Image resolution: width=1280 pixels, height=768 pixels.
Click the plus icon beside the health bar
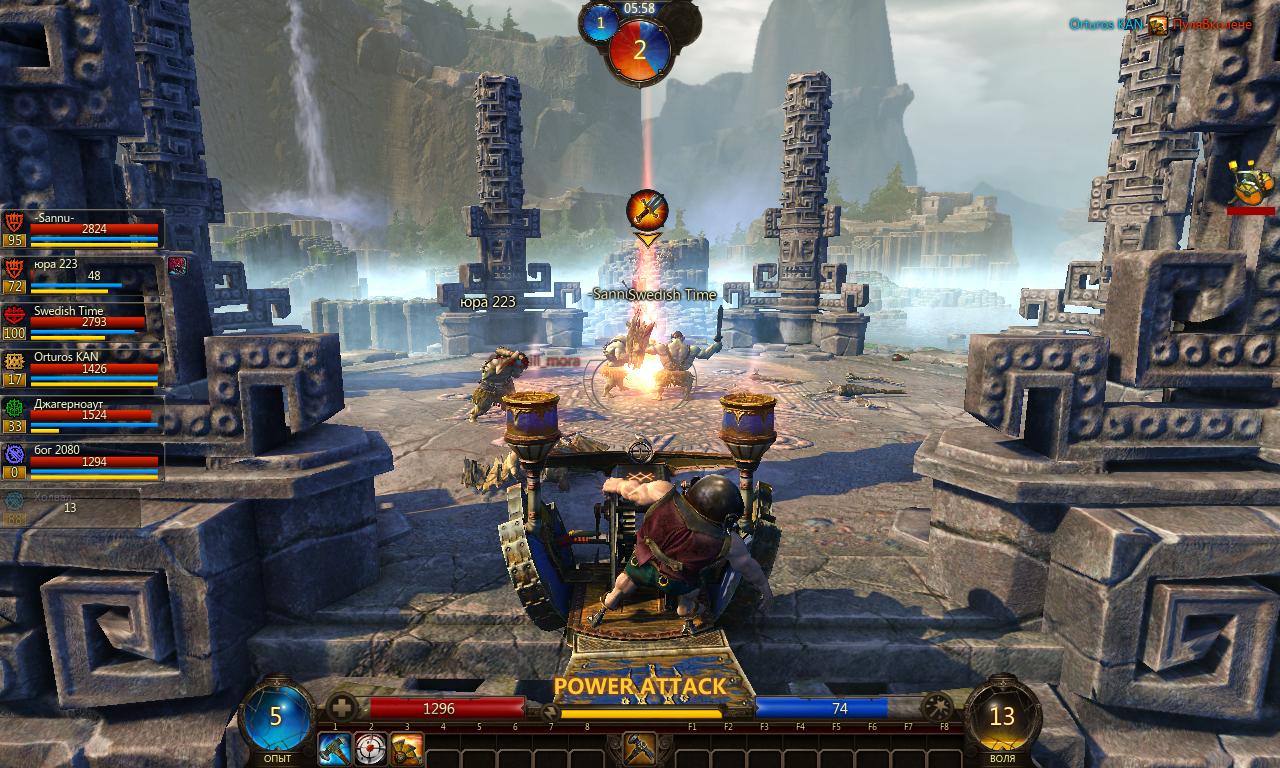tap(343, 708)
